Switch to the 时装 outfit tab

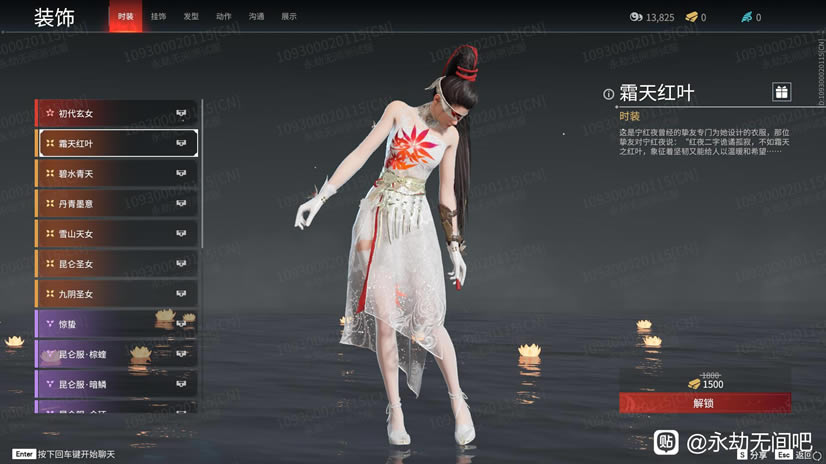click(x=125, y=17)
